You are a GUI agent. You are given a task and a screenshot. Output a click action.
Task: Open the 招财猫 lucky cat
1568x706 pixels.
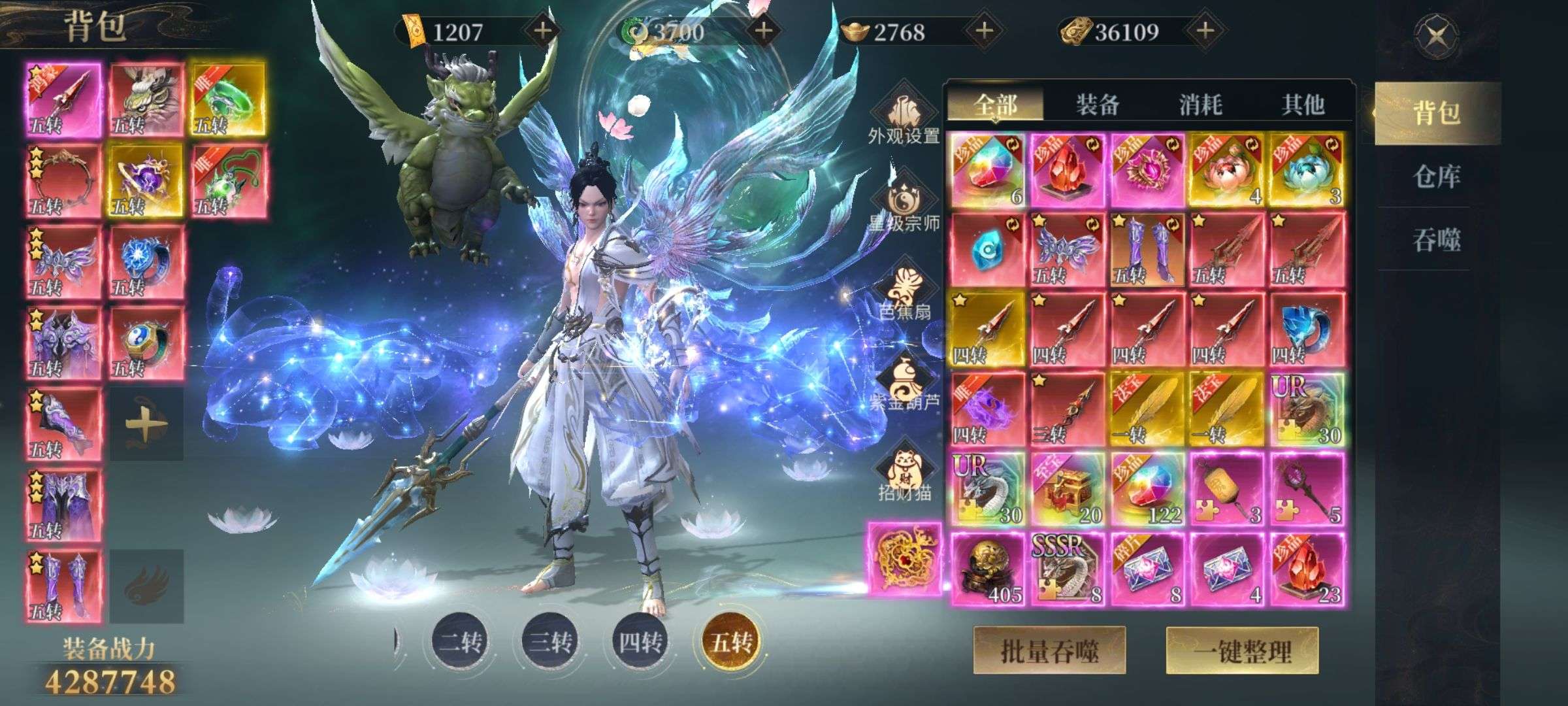click(x=904, y=474)
